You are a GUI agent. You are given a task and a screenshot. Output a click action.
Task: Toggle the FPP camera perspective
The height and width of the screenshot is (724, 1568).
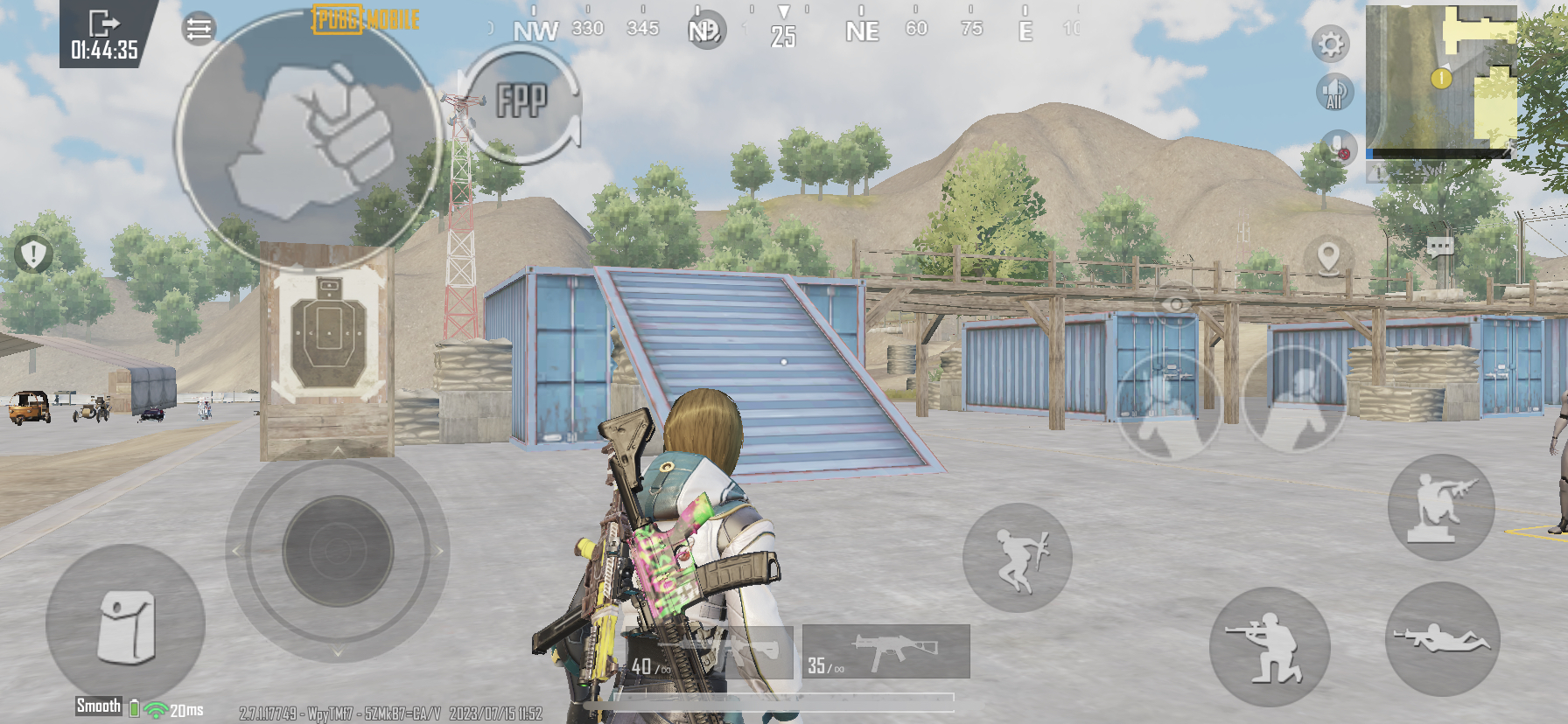click(x=521, y=101)
